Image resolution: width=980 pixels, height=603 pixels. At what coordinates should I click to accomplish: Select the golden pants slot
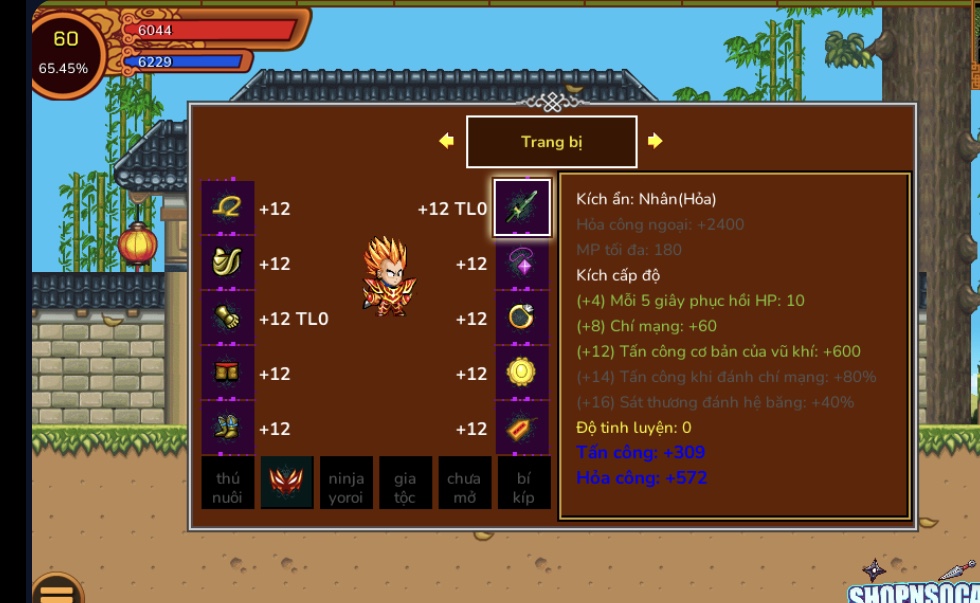[228, 373]
